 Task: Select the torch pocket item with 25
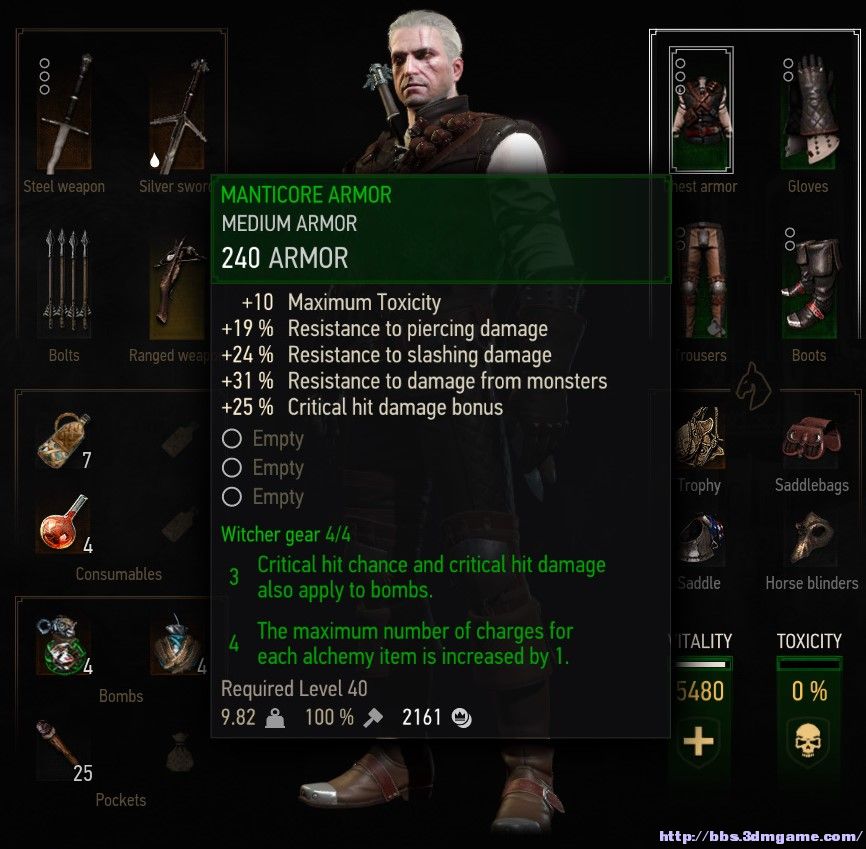[63, 749]
